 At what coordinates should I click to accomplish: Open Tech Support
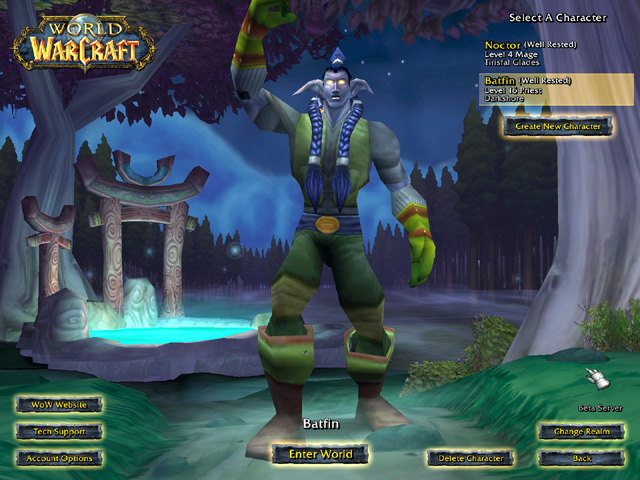pyautogui.click(x=59, y=432)
